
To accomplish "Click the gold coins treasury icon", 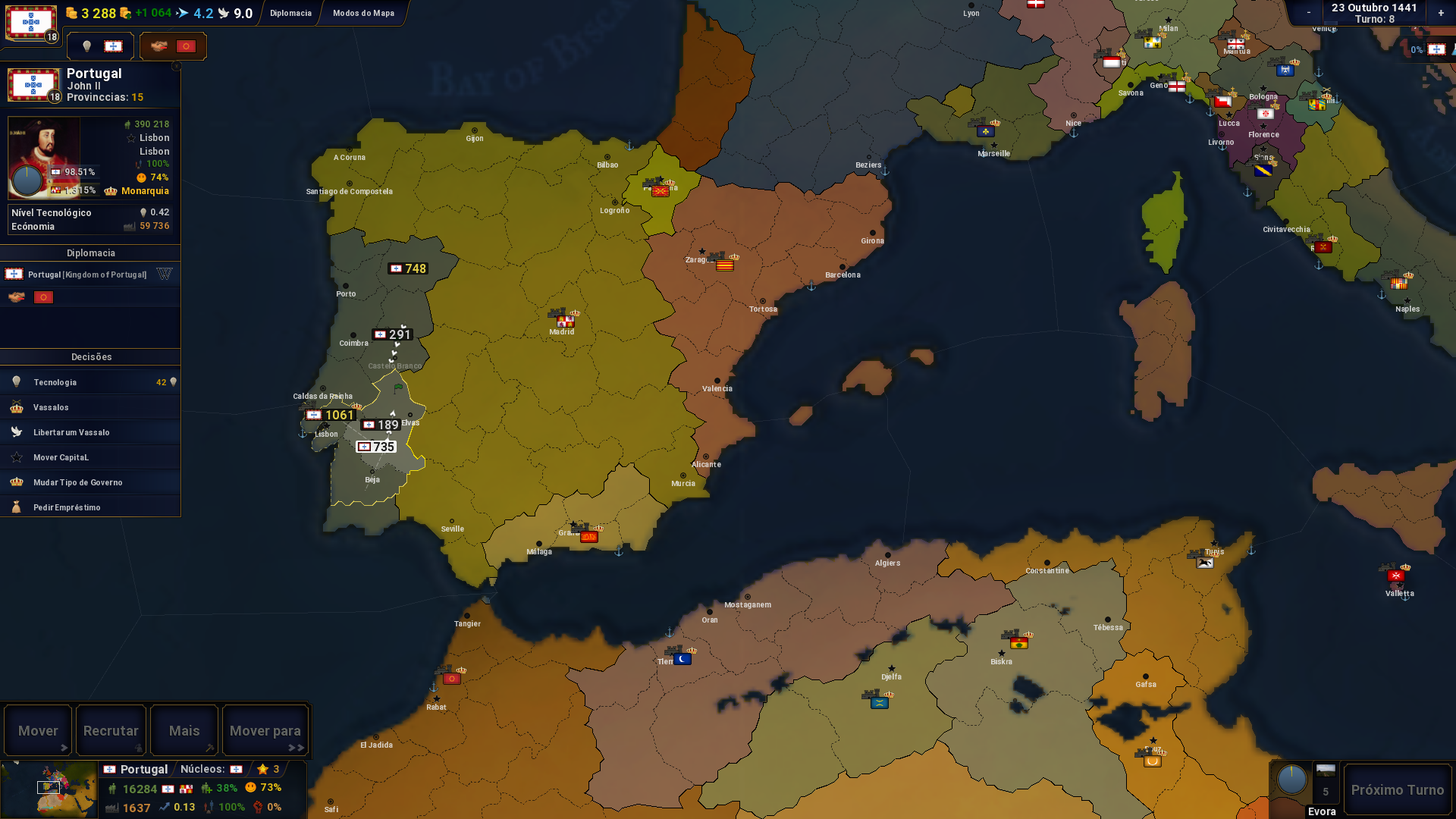I will [71, 13].
